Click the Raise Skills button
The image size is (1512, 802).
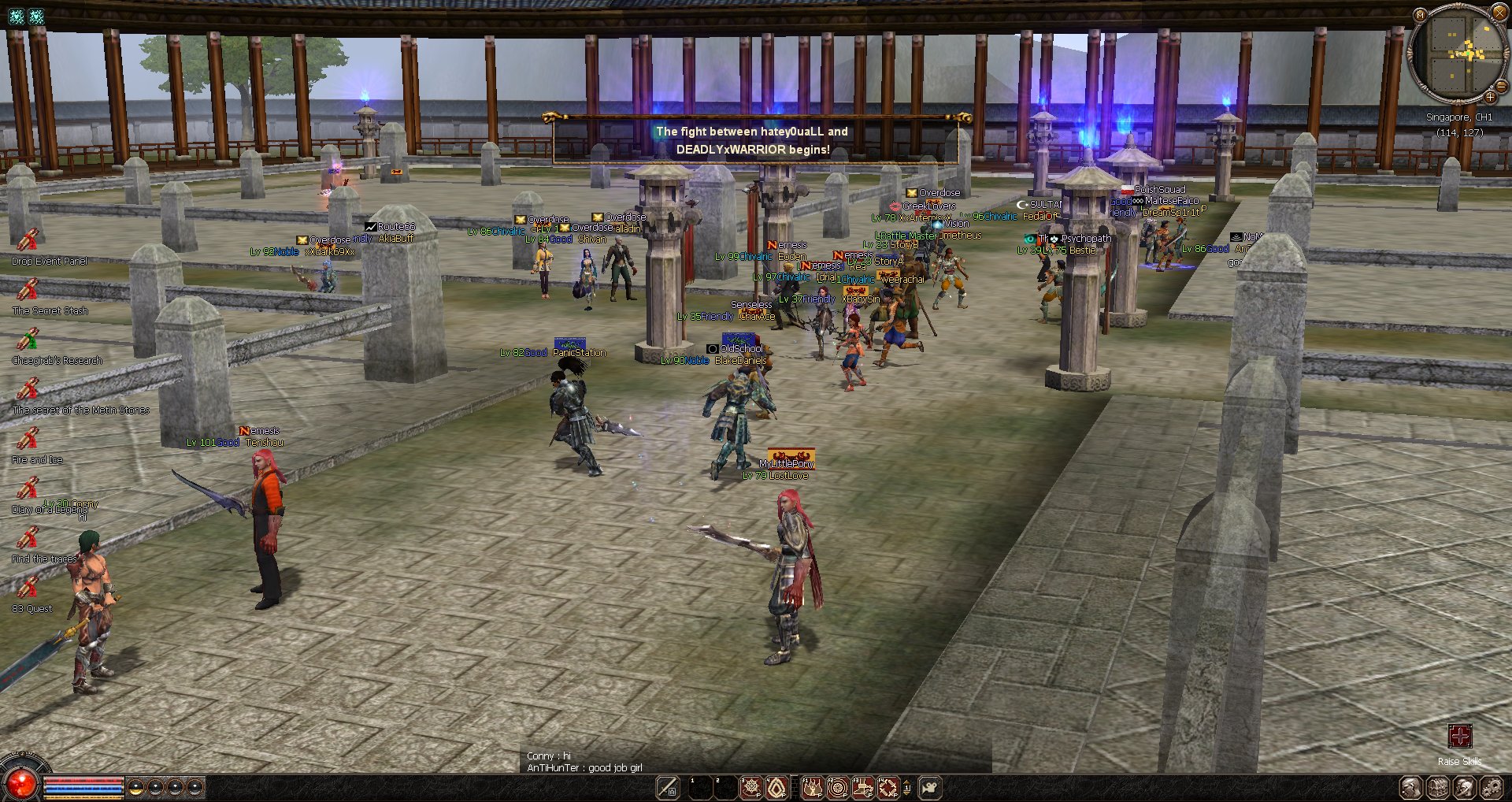1459,737
